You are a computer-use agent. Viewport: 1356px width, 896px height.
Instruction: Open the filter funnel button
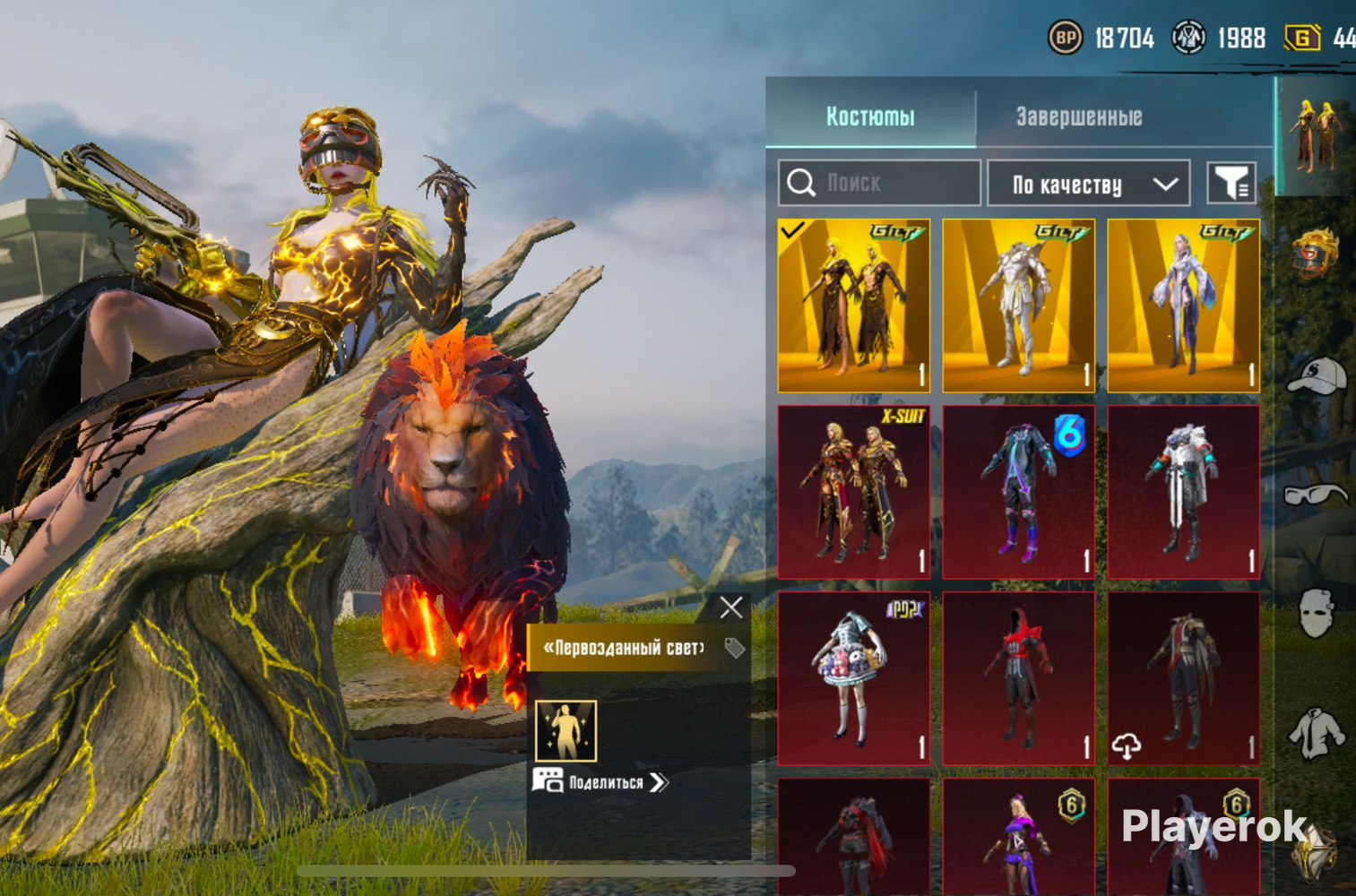[1231, 184]
